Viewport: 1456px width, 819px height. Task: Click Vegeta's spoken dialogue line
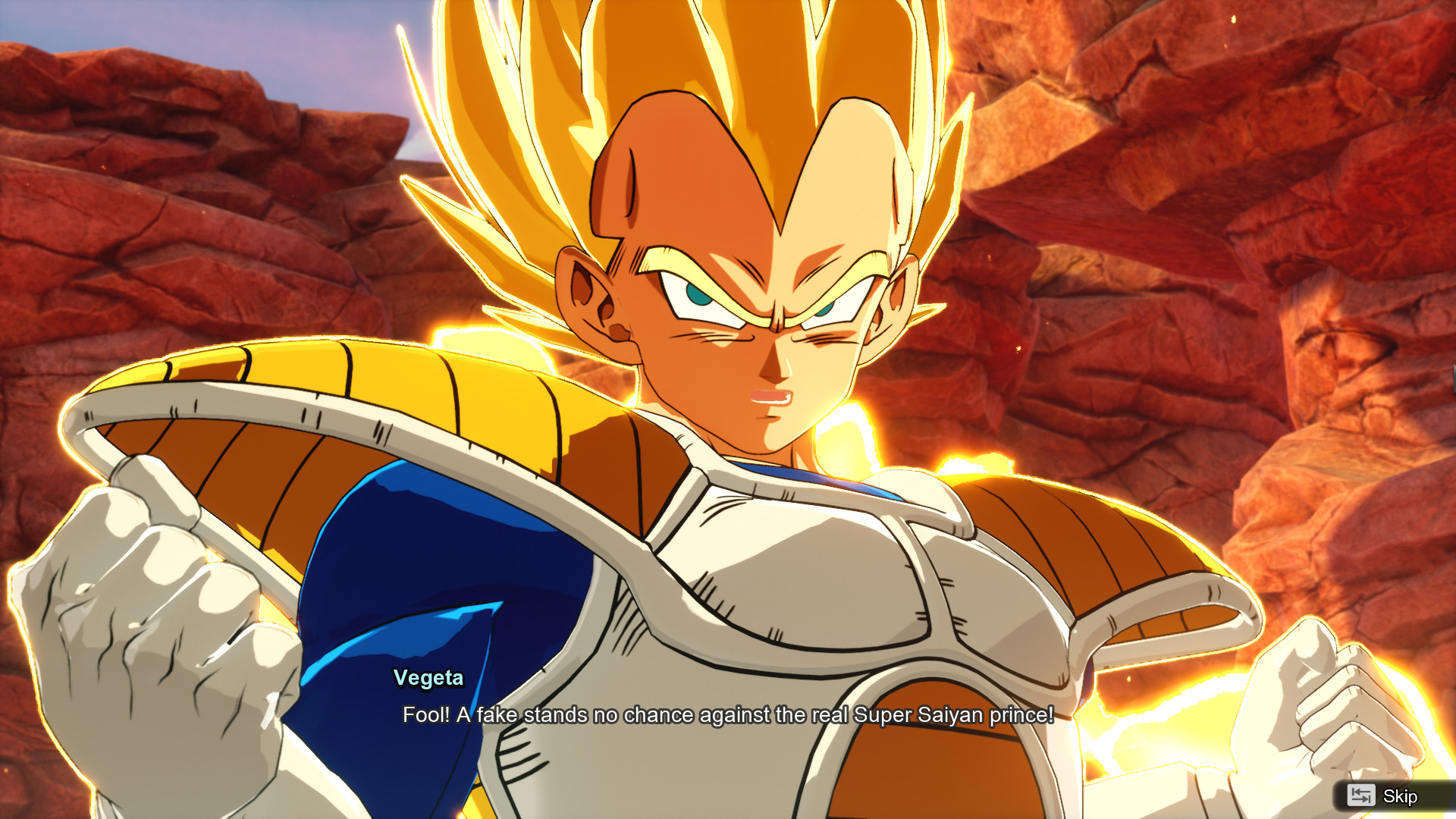pyautogui.click(x=726, y=714)
